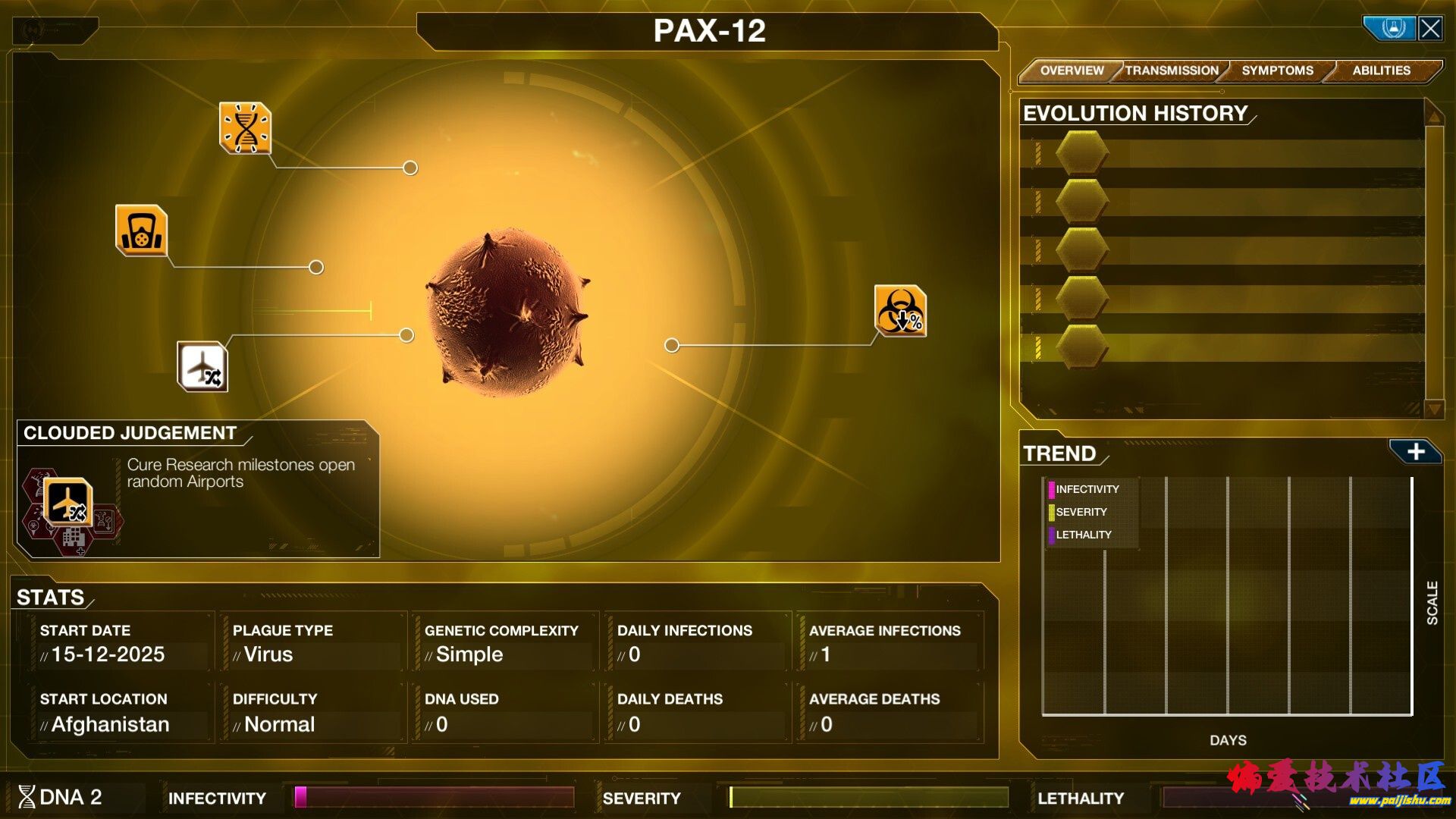The width and height of the screenshot is (1456, 819).
Task: Expand the Trend graph with plus button
Action: click(1415, 452)
